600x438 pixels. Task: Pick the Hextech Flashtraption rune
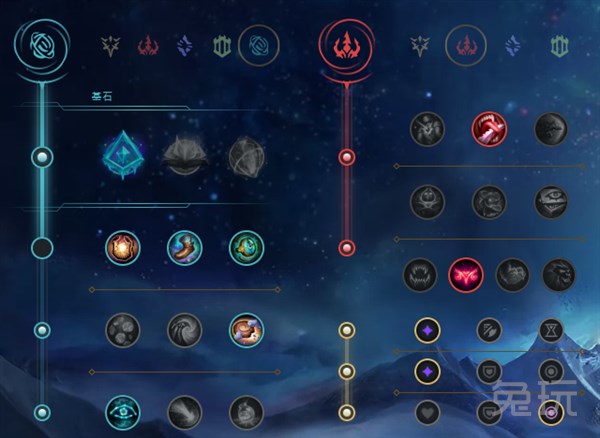point(123,248)
